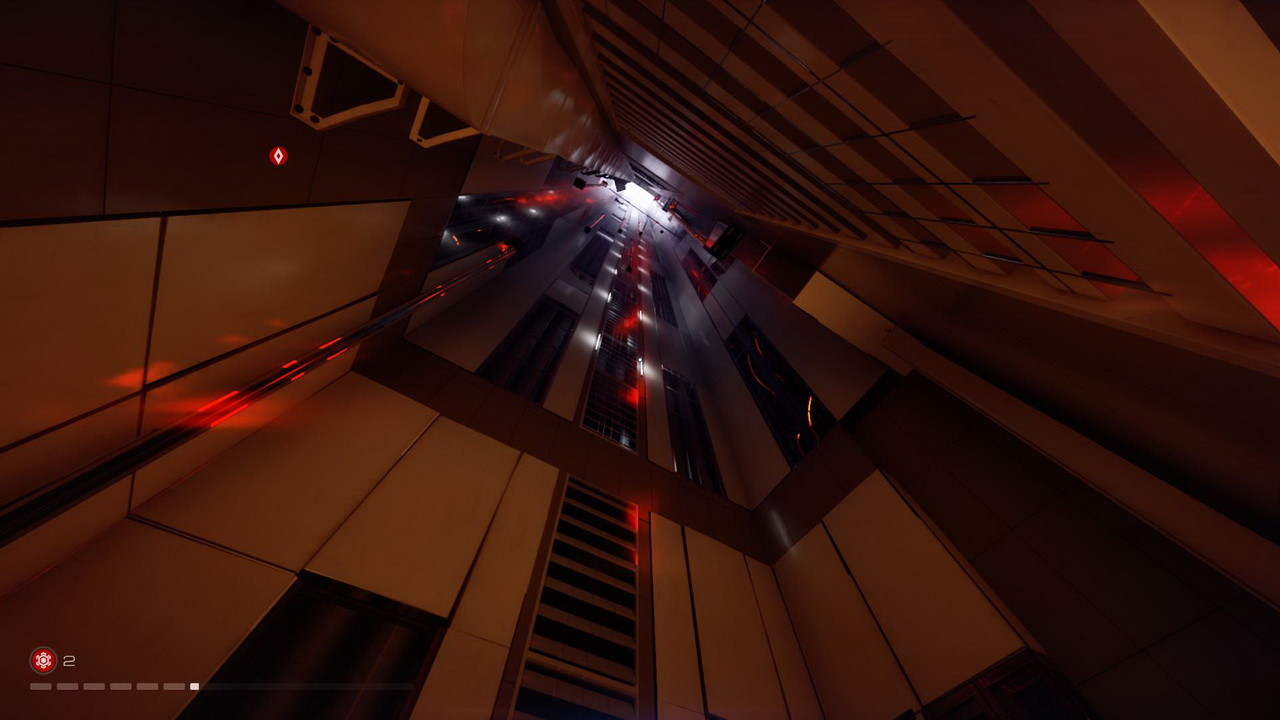The width and height of the screenshot is (1280, 720).
Task: Select the red circular icon beside the 2
Action: pos(43,660)
